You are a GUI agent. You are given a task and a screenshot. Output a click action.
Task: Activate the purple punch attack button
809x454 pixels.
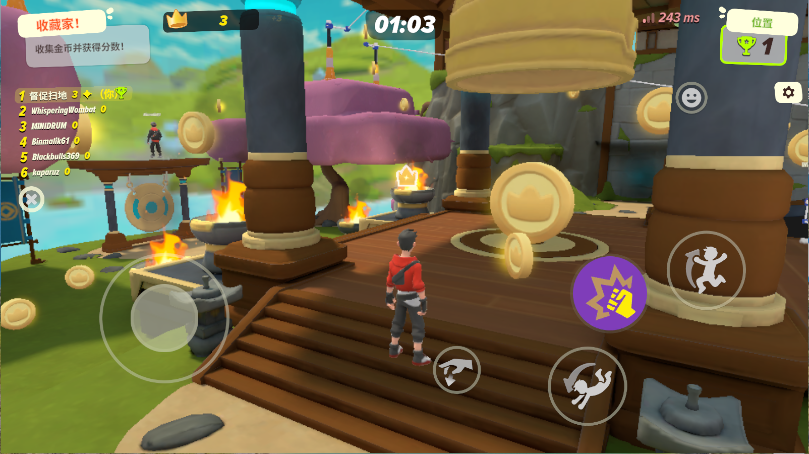click(x=609, y=293)
